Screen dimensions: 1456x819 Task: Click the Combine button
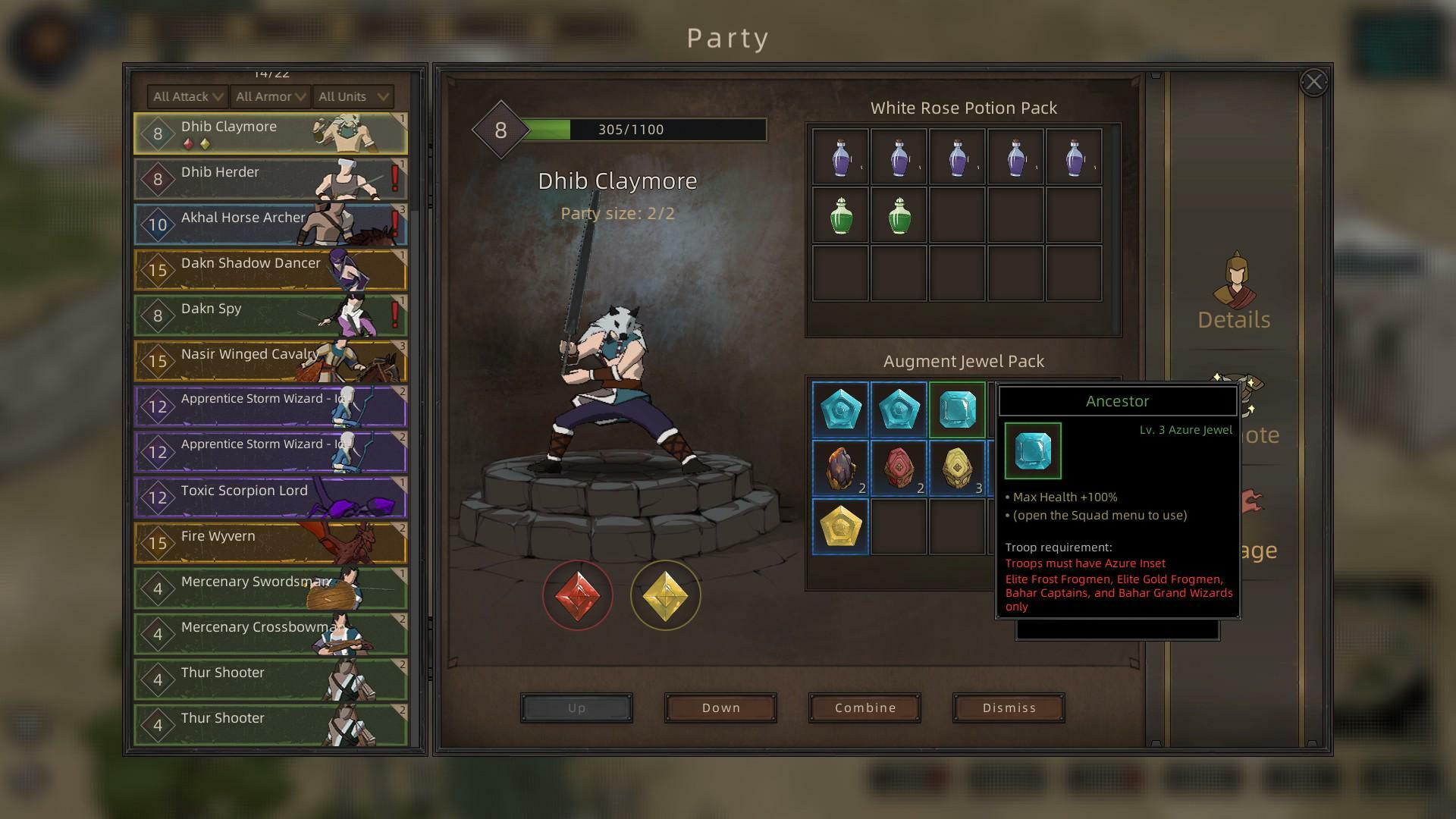click(x=864, y=708)
